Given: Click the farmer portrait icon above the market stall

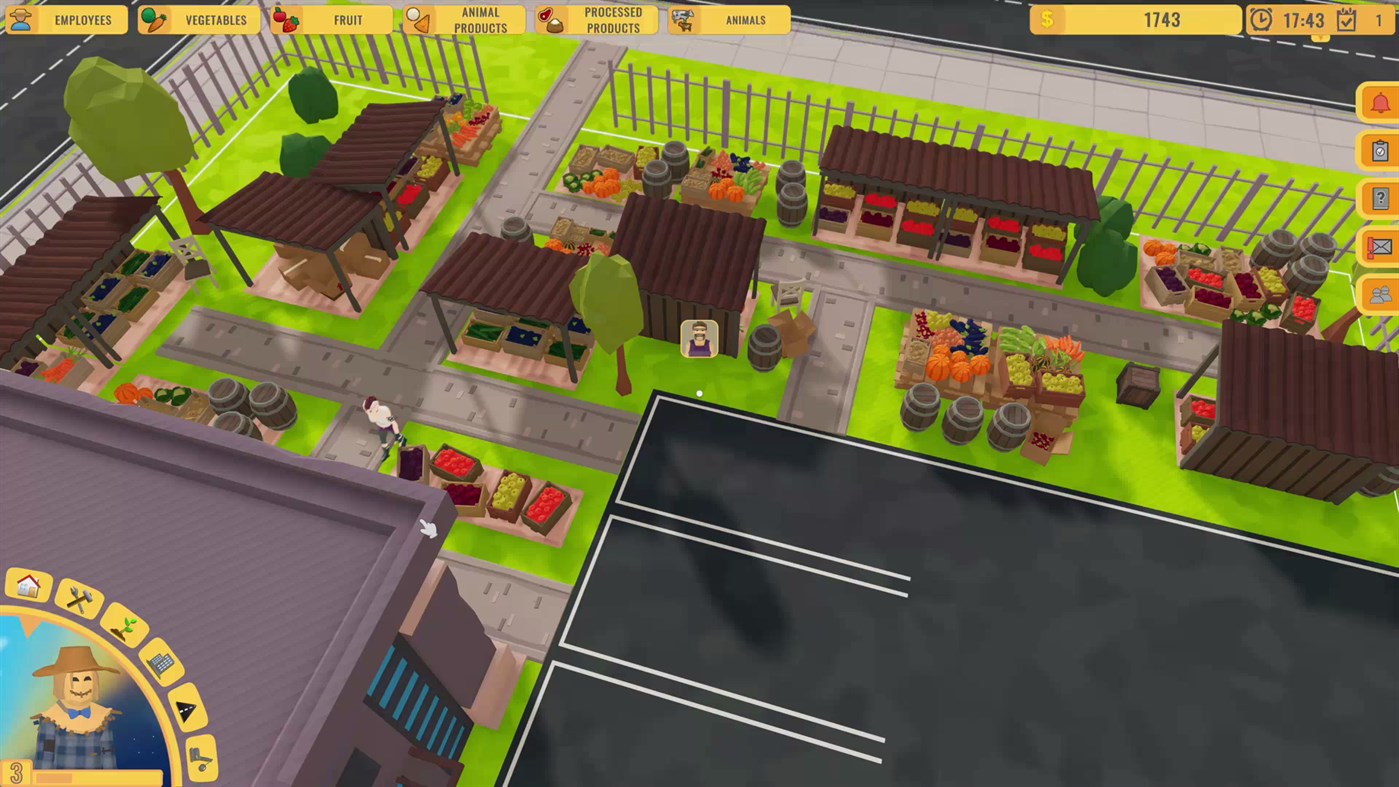Looking at the screenshot, I should point(698,340).
